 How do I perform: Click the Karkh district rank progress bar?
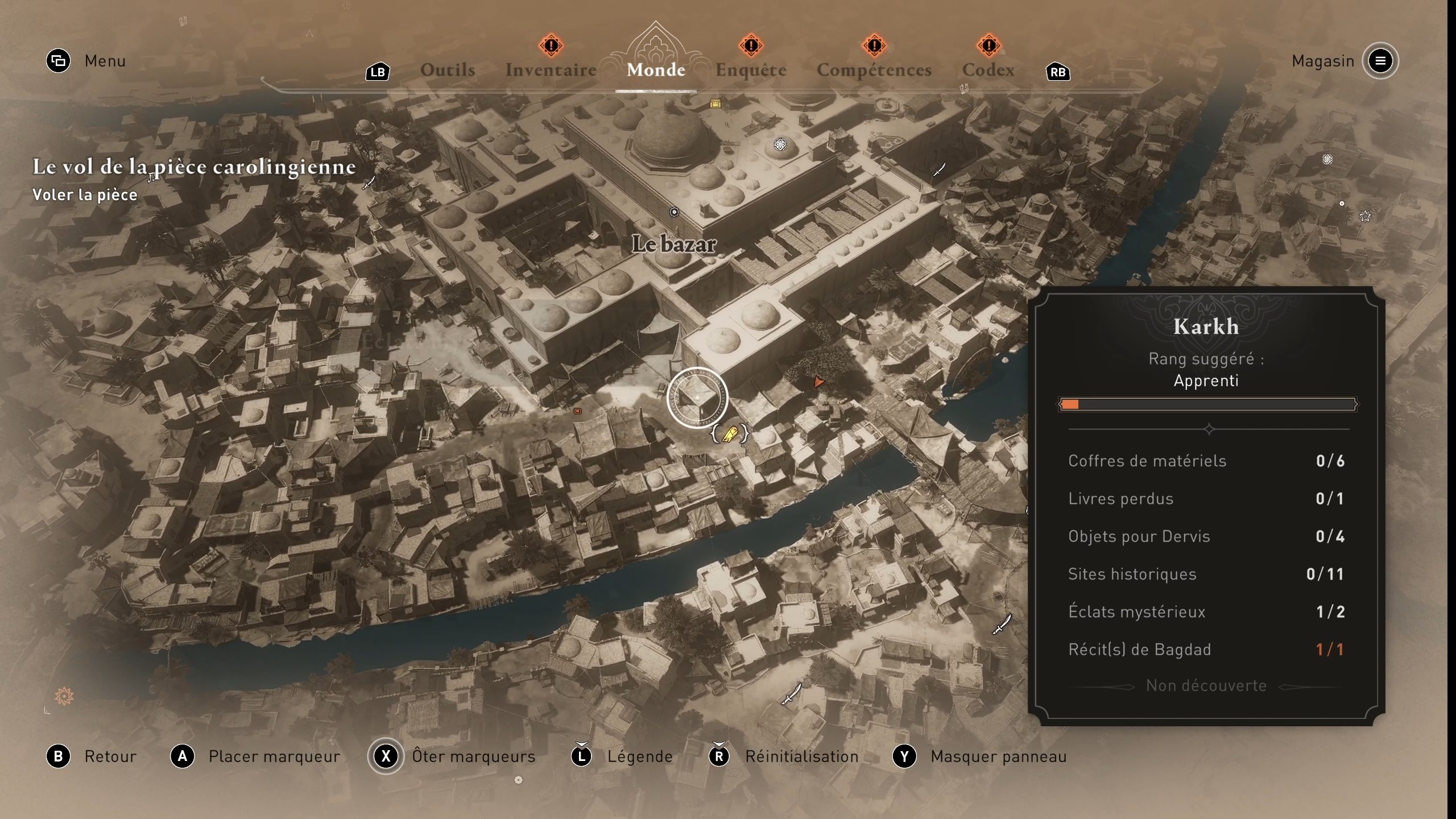point(1207,405)
